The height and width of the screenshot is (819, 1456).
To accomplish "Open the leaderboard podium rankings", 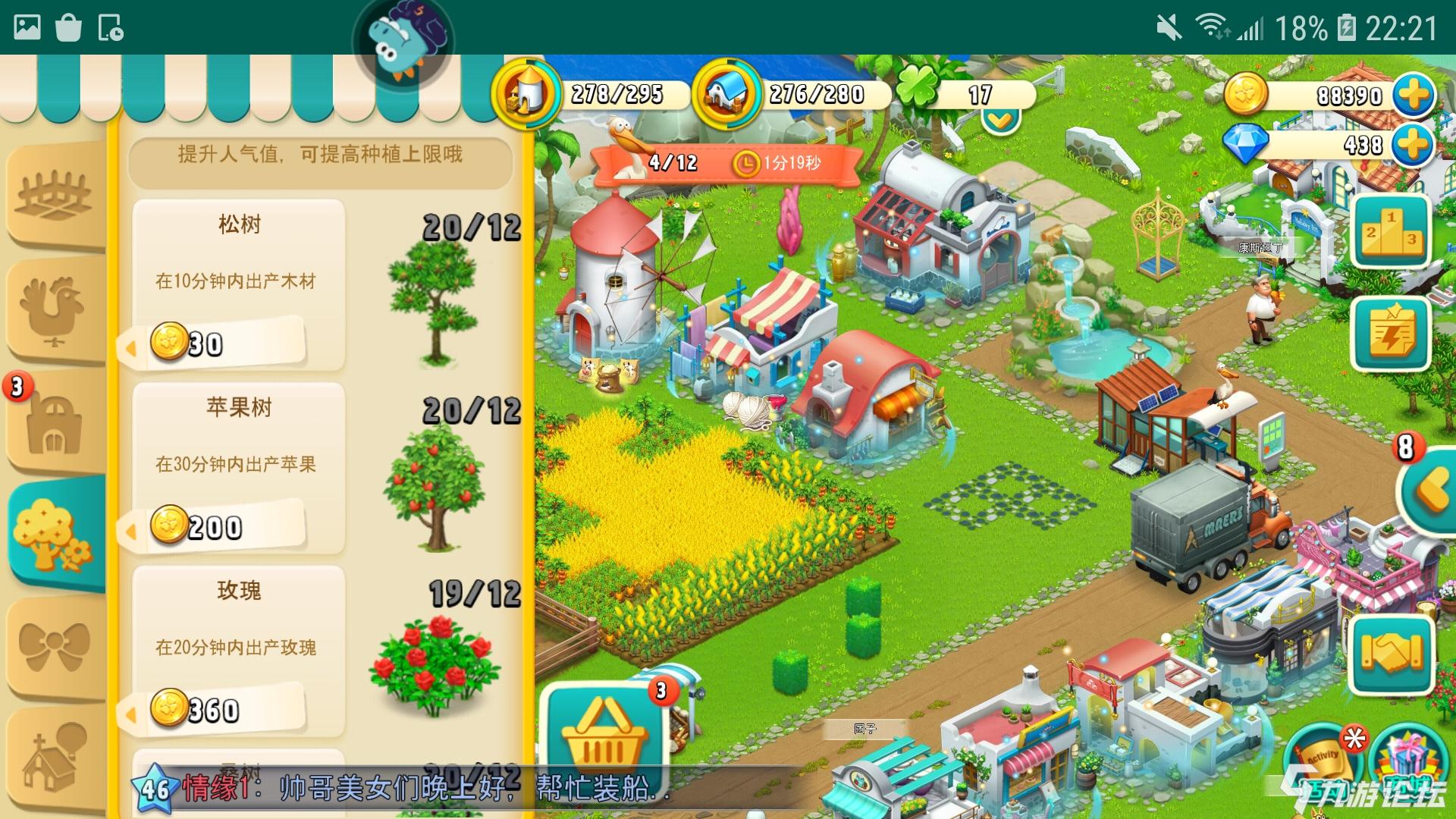I will (x=1391, y=231).
